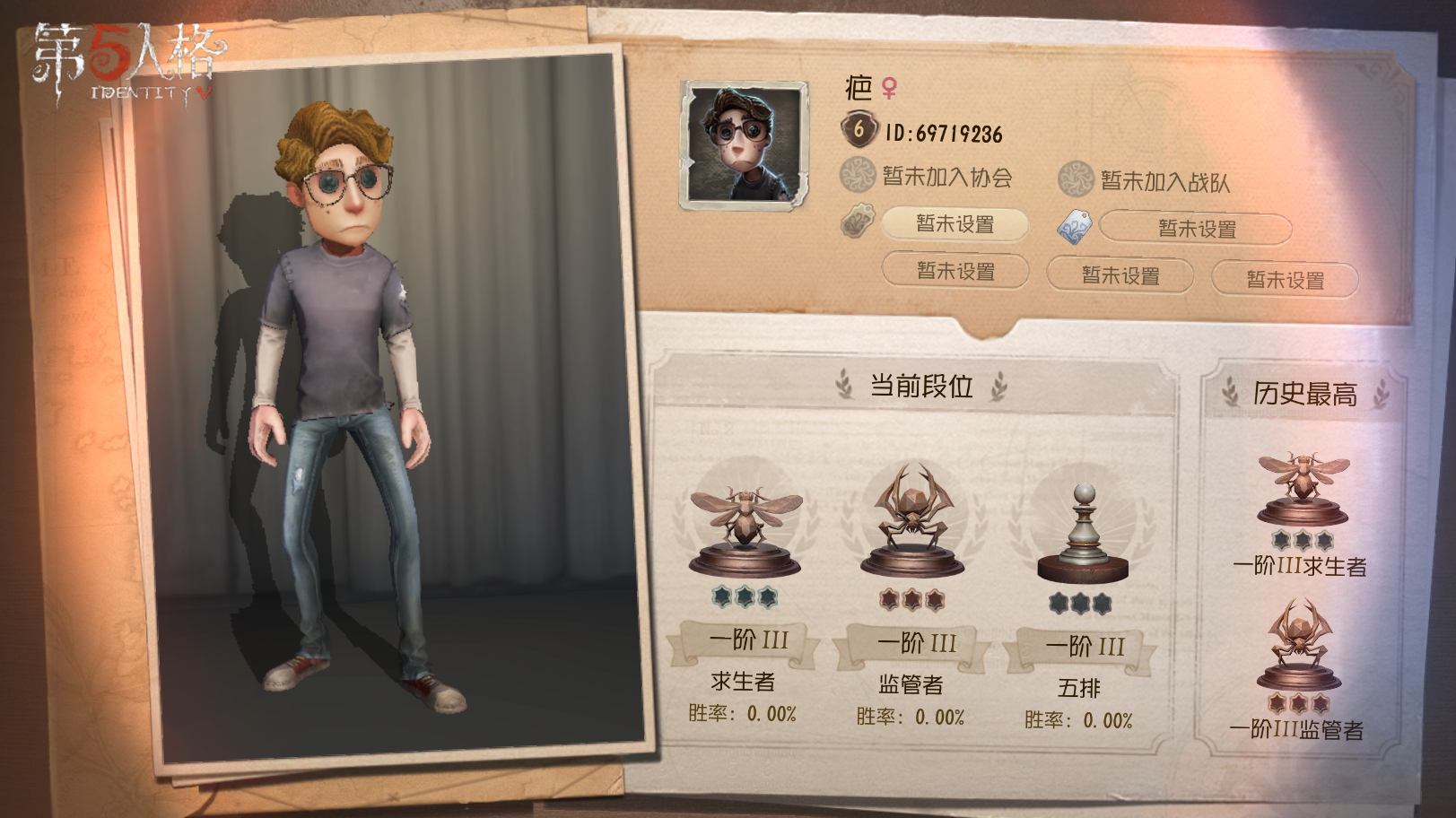
Task: Click 暂未加入协会 to join a guild
Action: coord(947,178)
